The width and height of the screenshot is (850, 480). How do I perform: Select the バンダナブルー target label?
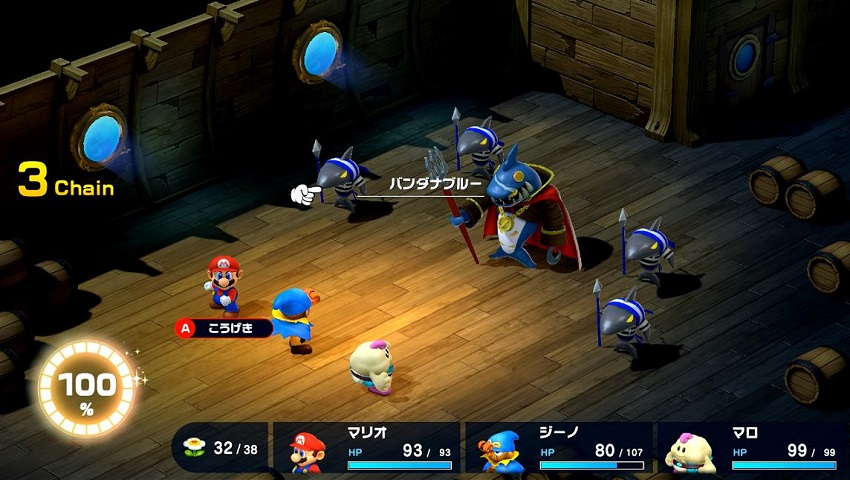click(x=435, y=185)
